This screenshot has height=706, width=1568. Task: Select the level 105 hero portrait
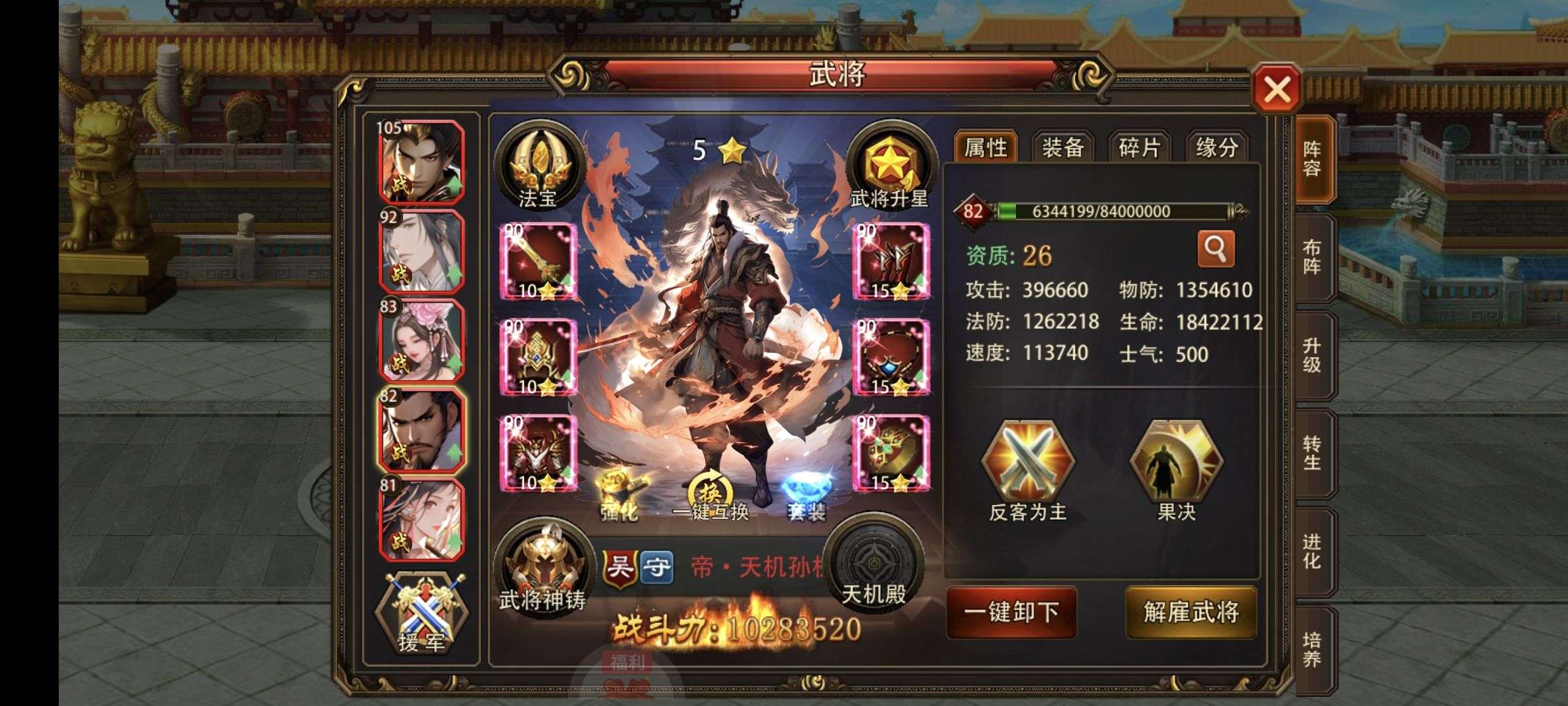tap(422, 162)
